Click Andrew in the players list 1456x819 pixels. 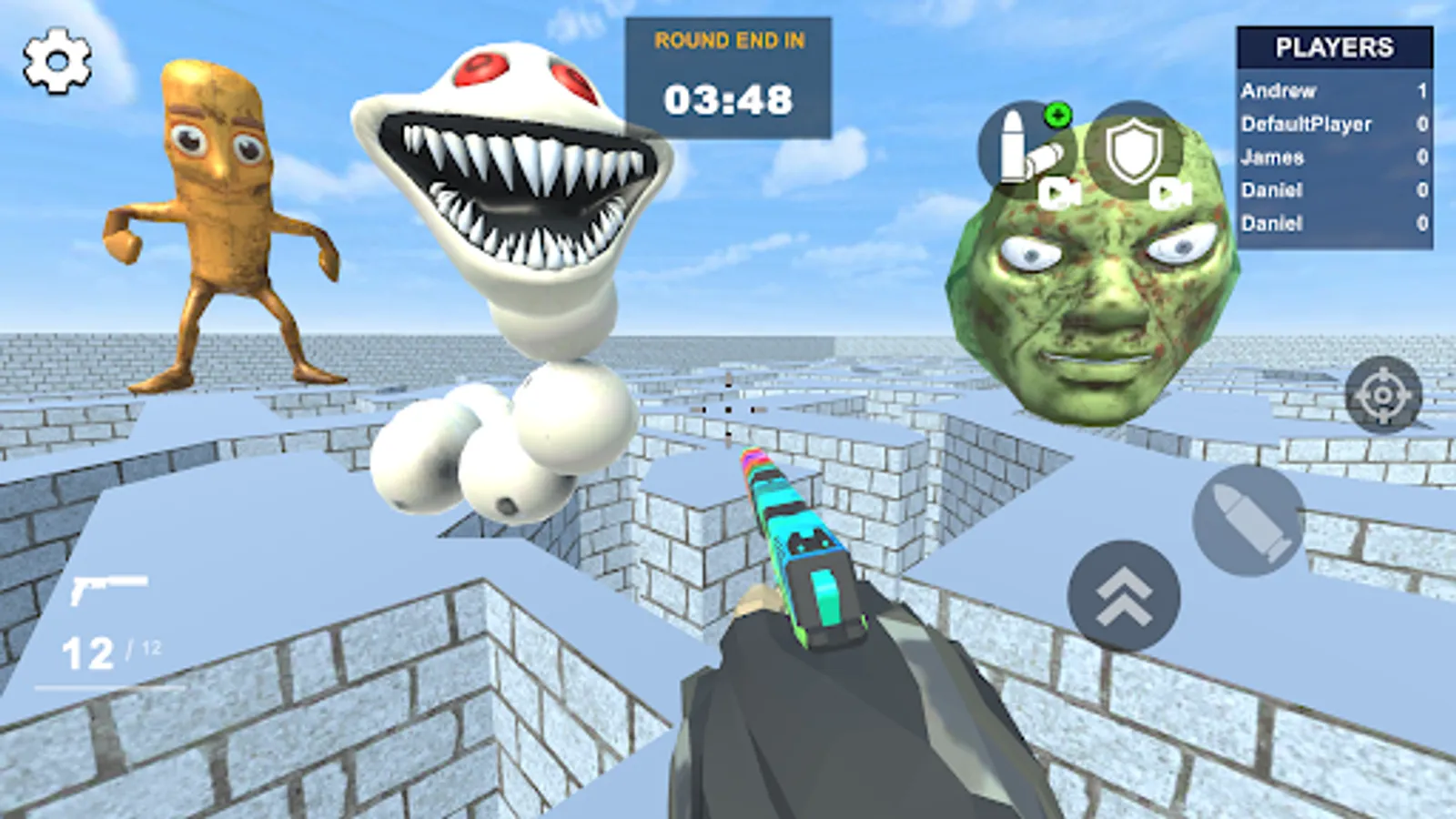coord(1279,91)
